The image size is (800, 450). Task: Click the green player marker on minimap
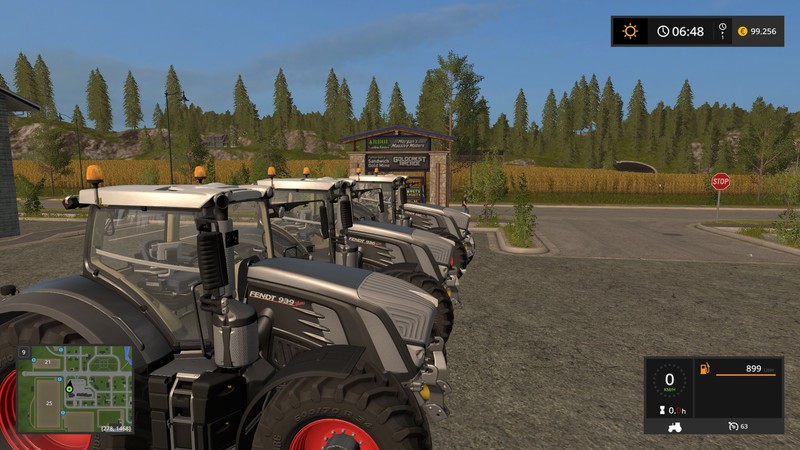coord(70,386)
